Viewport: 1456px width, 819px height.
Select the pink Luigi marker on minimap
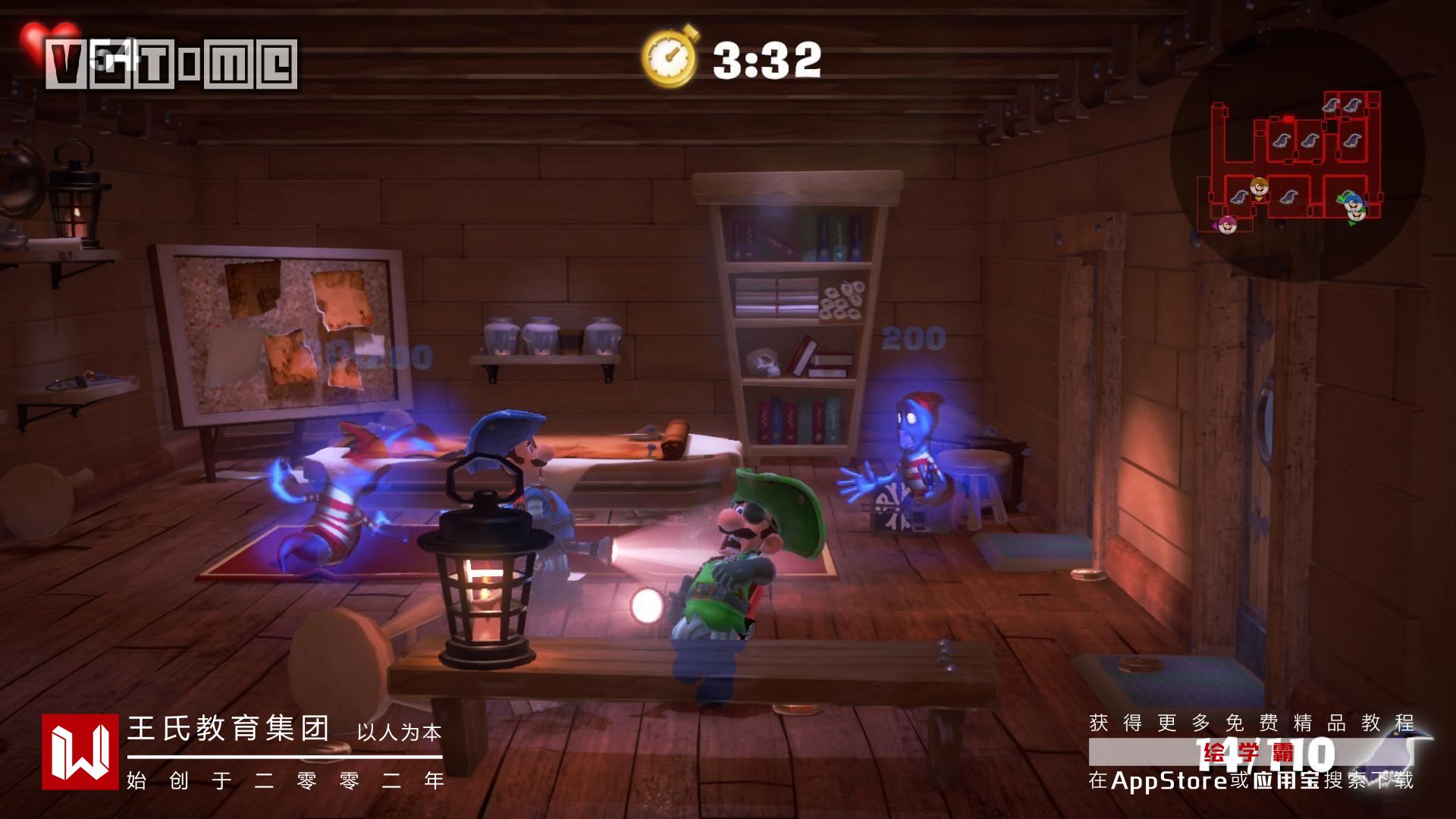point(1228,224)
